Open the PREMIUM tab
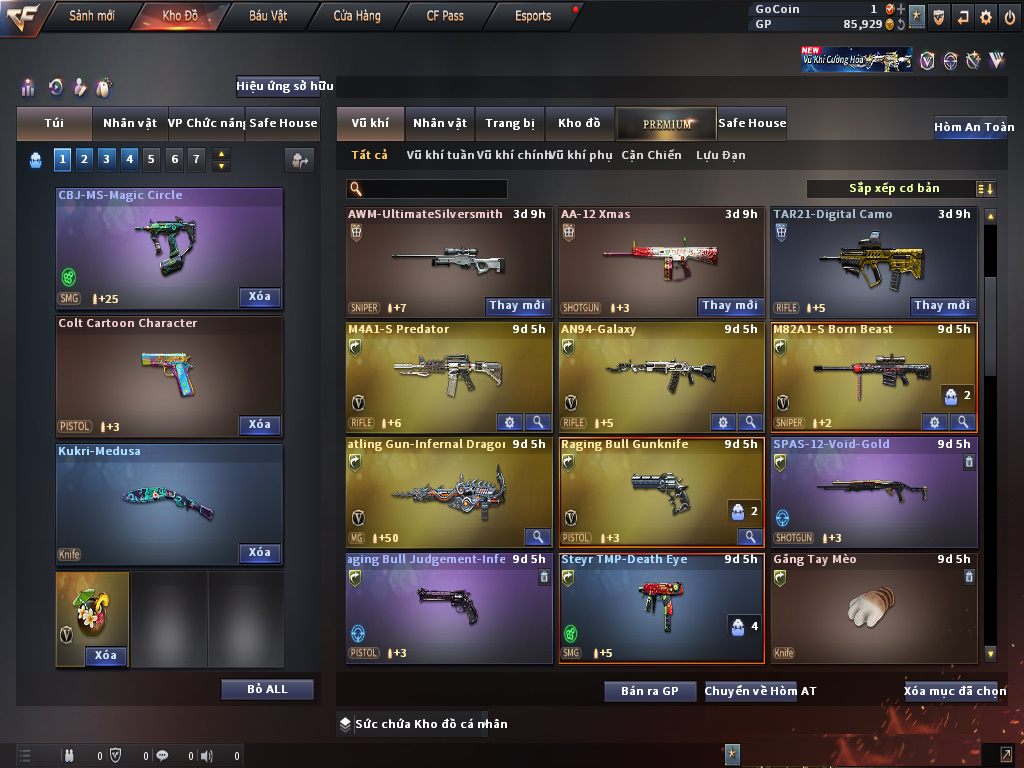 [x=666, y=124]
